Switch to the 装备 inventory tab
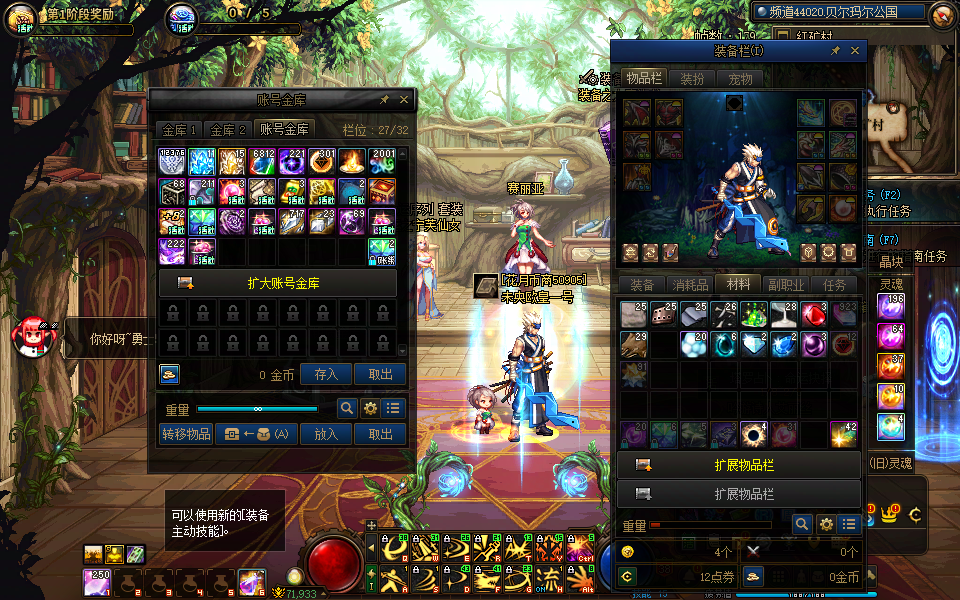 [642, 285]
